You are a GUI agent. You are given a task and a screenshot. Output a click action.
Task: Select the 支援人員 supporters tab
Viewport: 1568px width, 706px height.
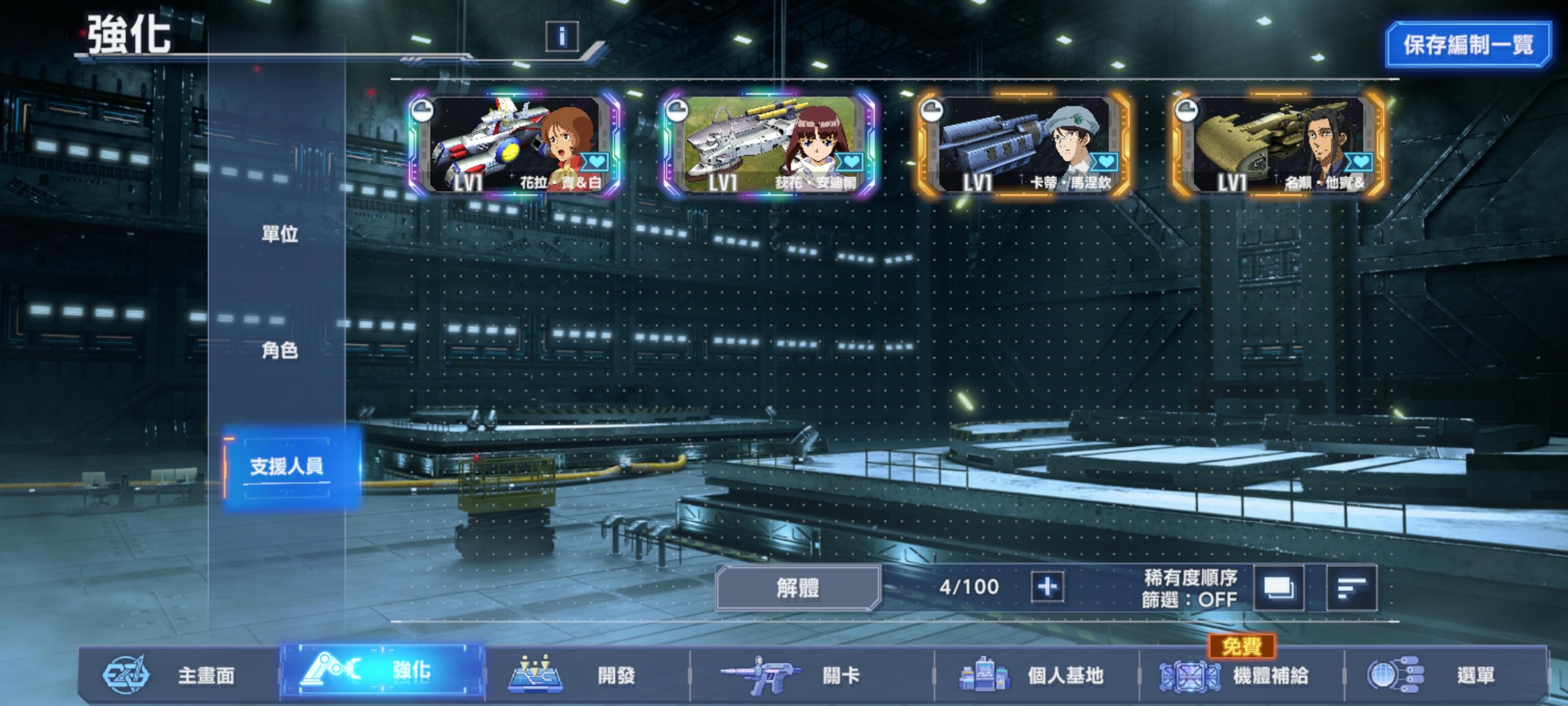pyautogui.click(x=287, y=467)
